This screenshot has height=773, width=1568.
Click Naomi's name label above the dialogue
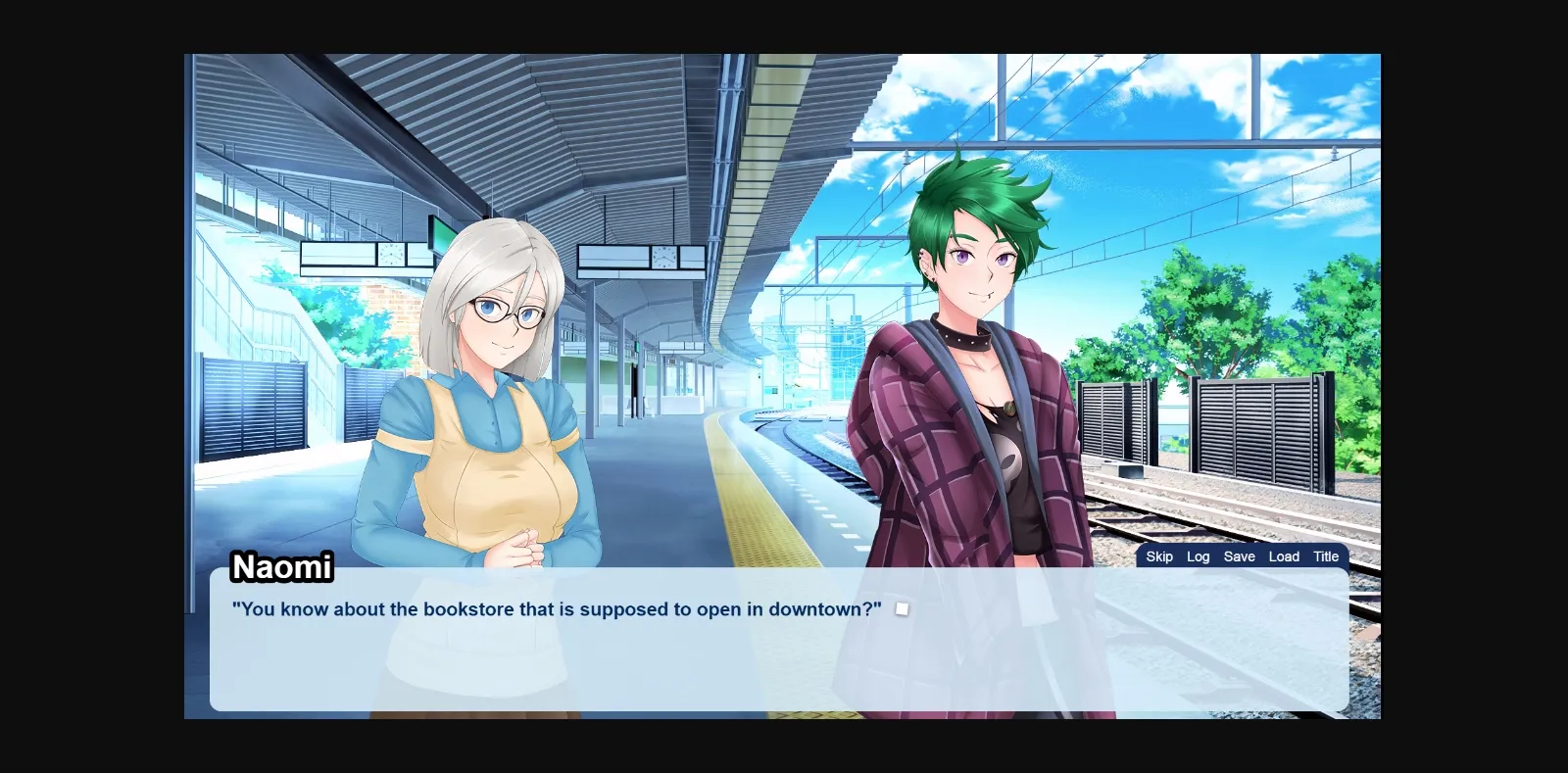pyautogui.click(x=280, y=567)
